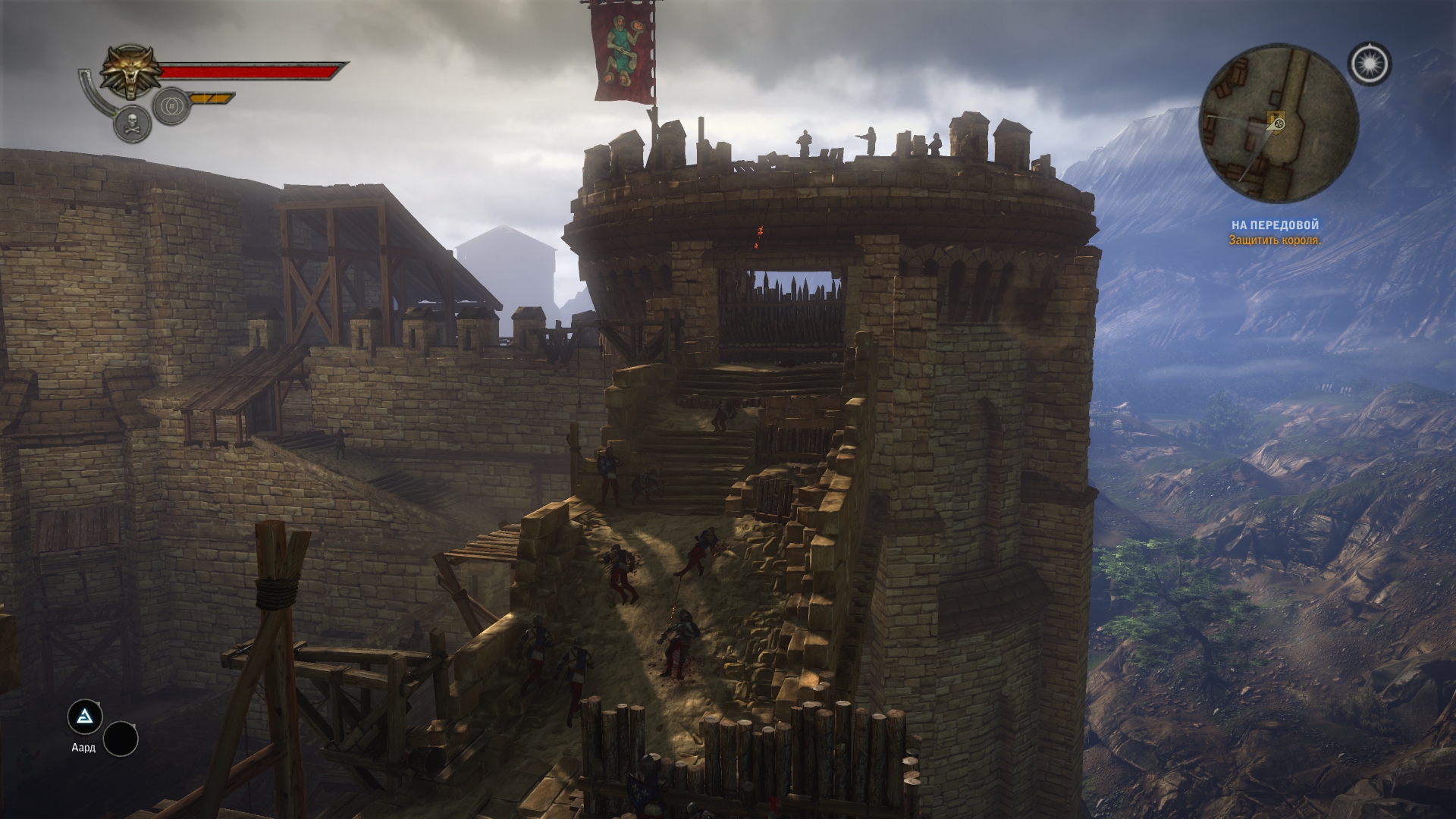Click the empty round slot beside Aard
This screenshot has height=819, width=1456.
[121, 738]
